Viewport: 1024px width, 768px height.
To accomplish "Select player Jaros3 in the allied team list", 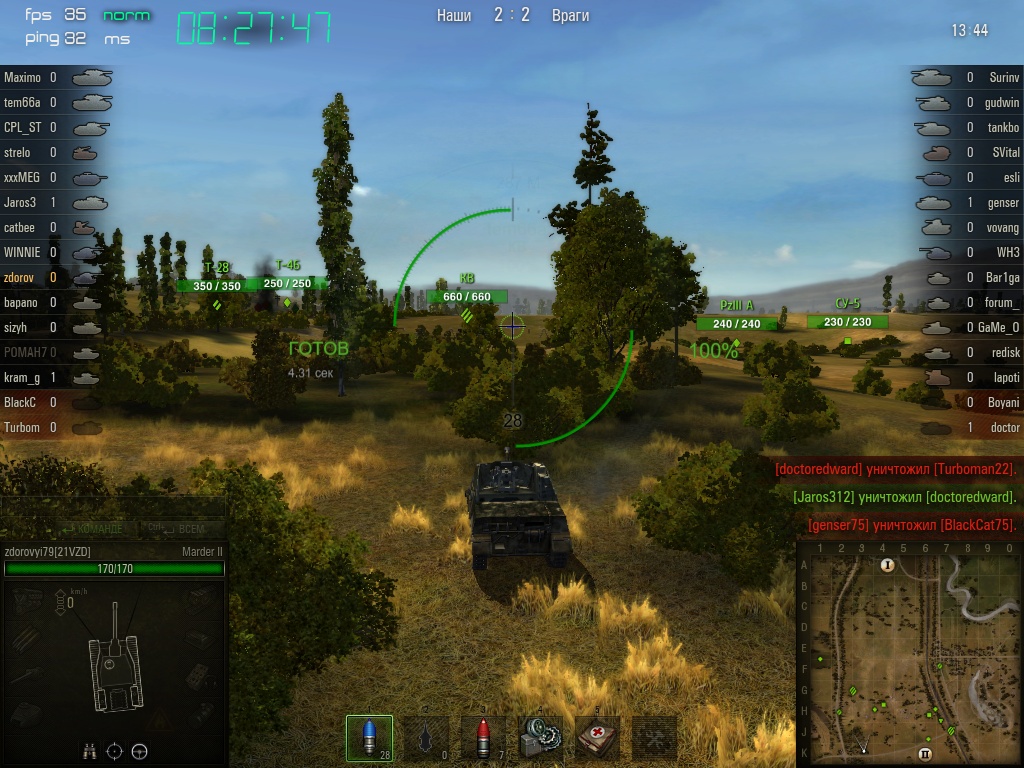I will tap(20, 202).
